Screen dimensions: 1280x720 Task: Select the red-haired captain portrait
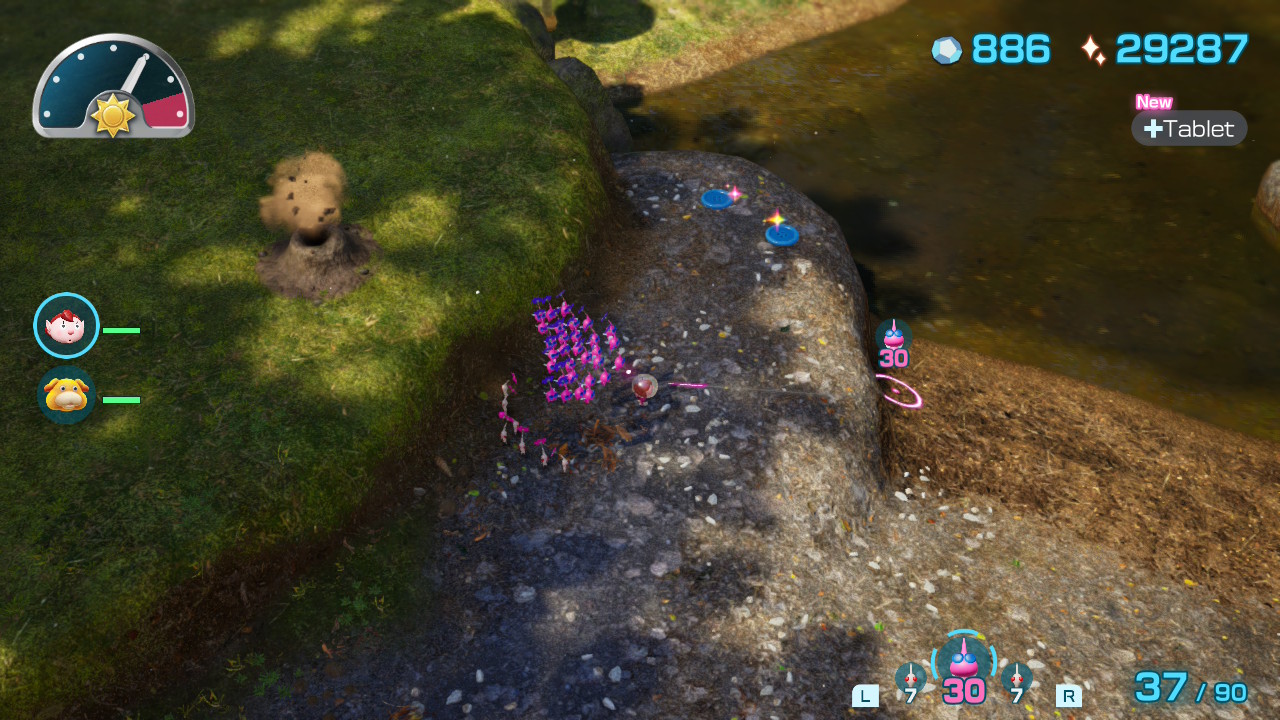click(66, 325)
